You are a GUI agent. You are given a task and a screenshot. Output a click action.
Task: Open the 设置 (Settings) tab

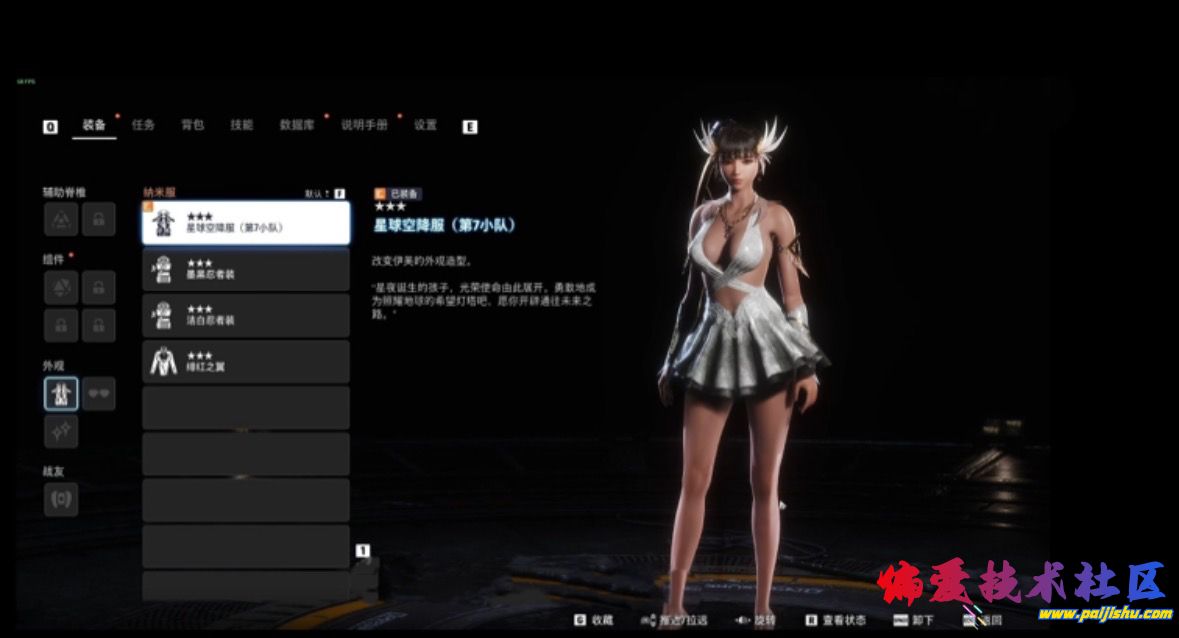(x=426, y=126)
